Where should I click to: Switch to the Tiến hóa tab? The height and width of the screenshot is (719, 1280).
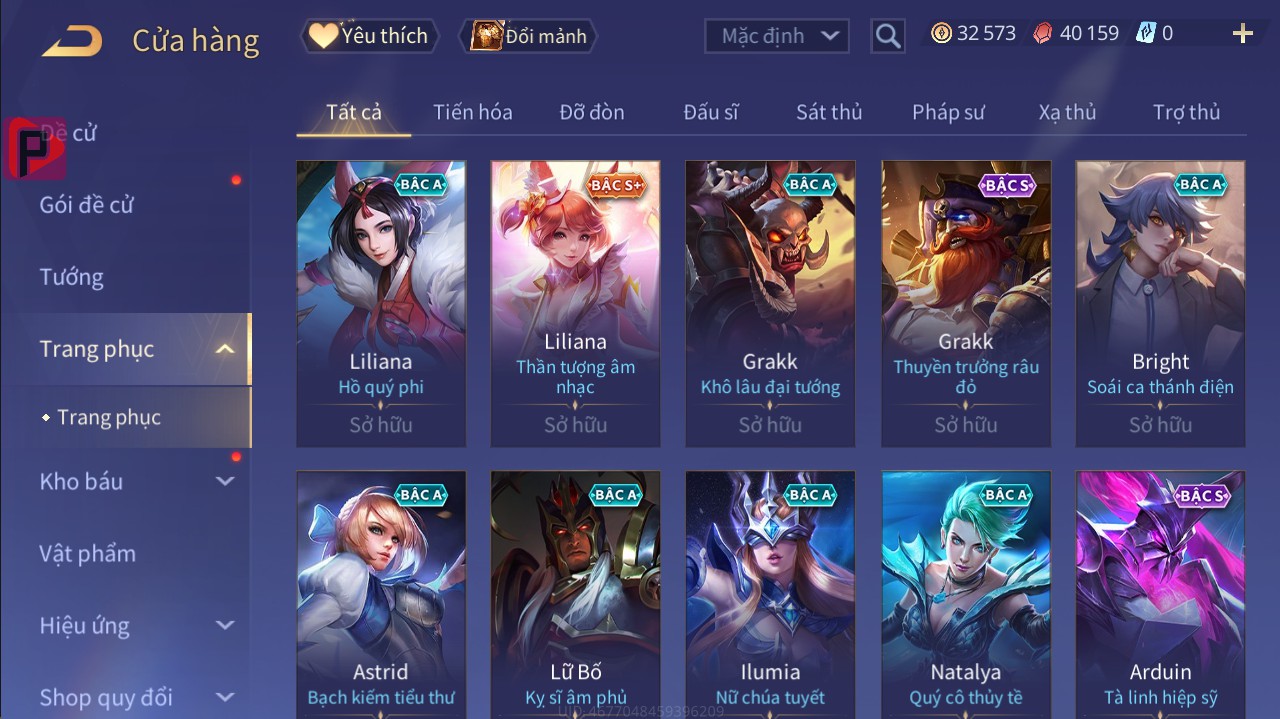click(472, 112)
